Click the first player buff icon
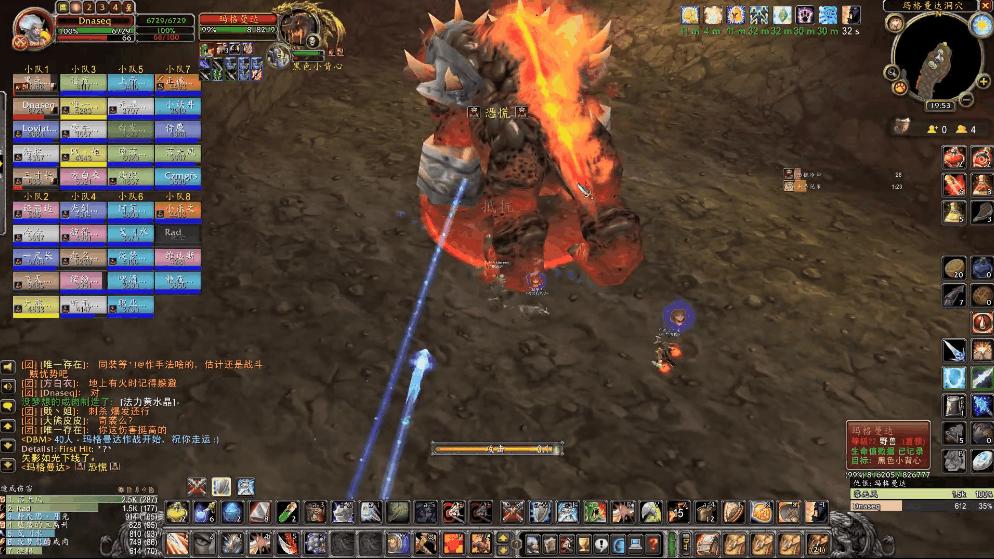This screenshot has width=994, height=559. (690, 15)
